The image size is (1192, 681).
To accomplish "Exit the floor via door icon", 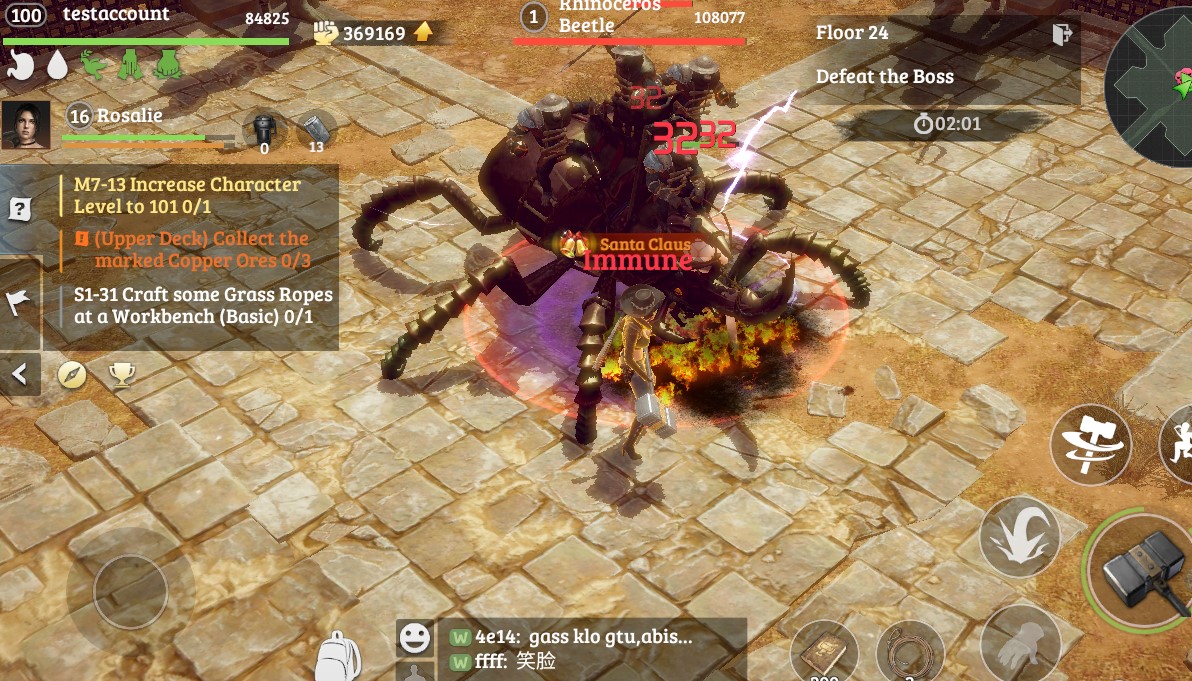I will (1062, 34).
